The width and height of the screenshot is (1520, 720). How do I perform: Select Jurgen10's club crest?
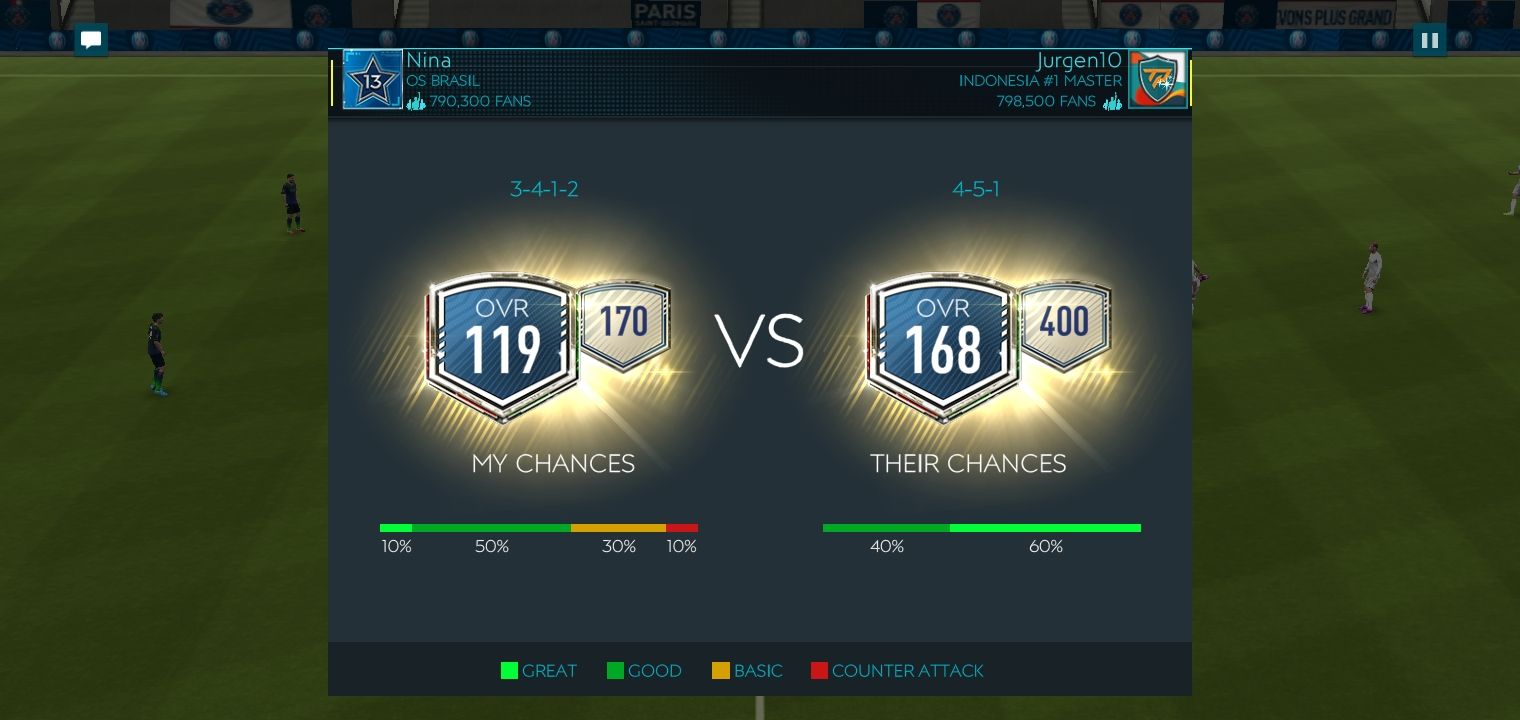coord(1158,78)
